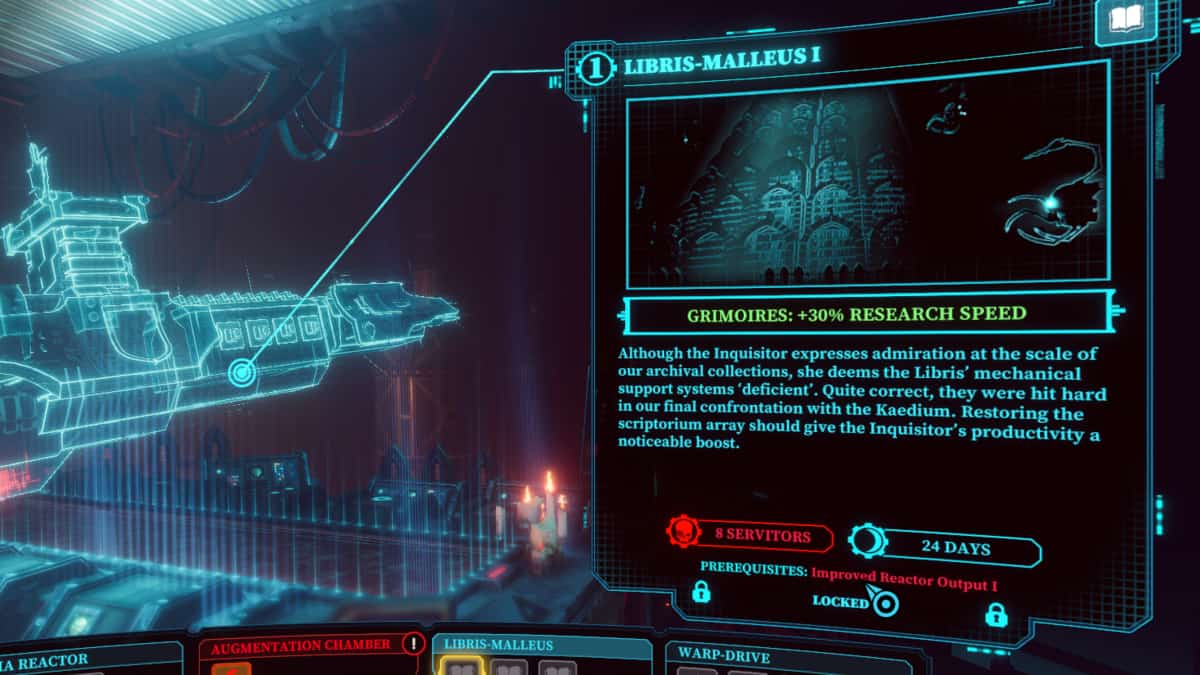View the Libris-Malleus I preview image
This screenshot has width=1200, height=675.
[x=866, y=179]
